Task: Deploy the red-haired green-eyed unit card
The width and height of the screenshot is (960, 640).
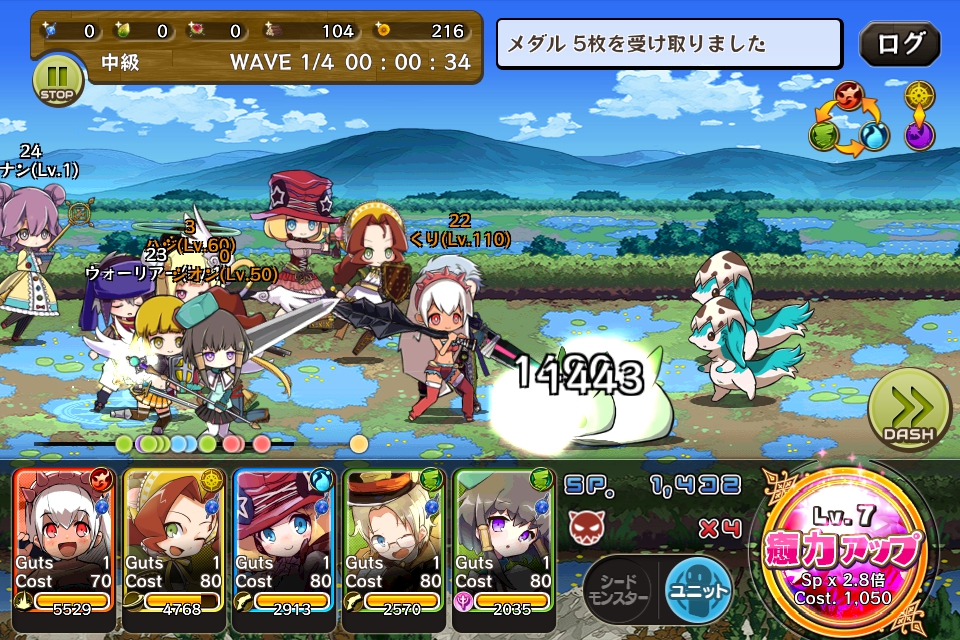Action: (175, 542)
